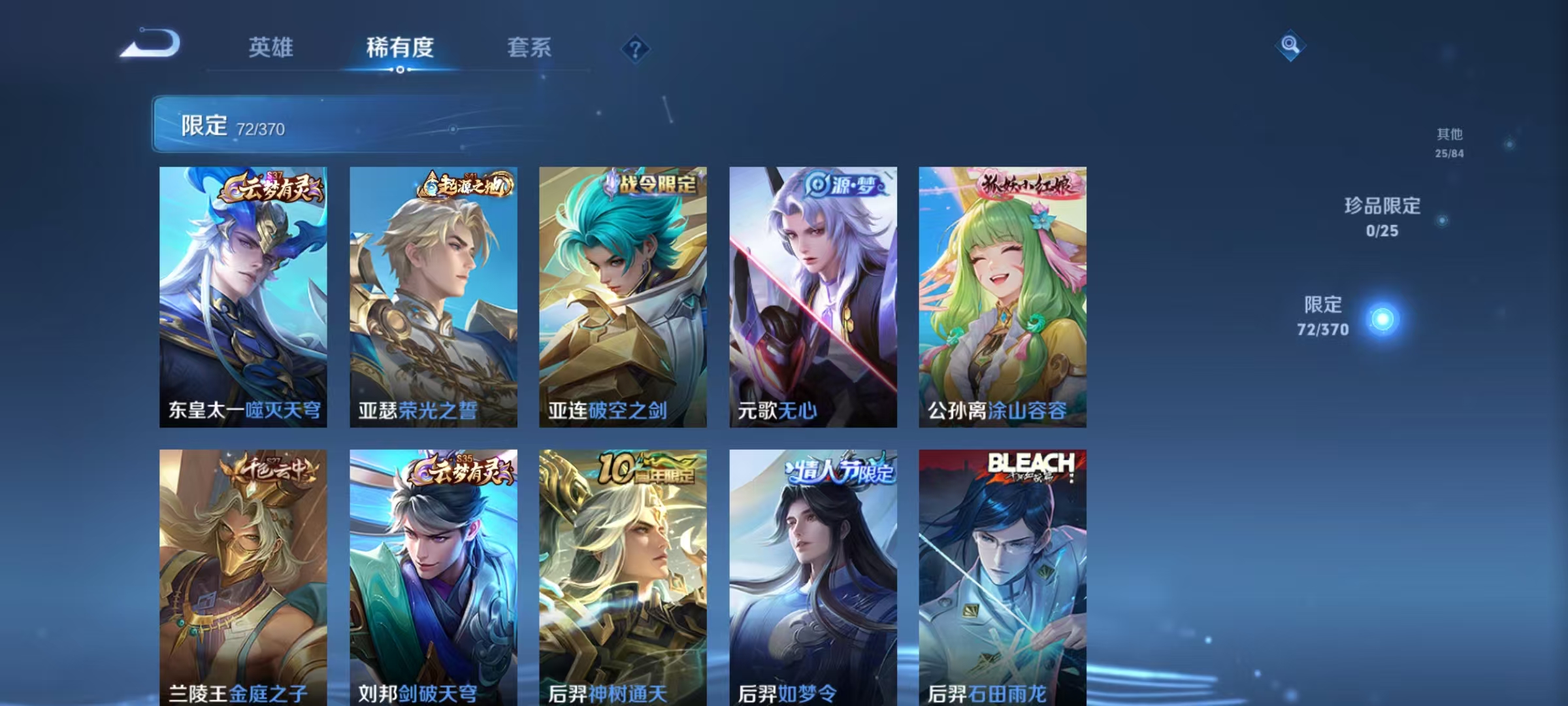Image resolution: width=1568 pixels, height=706 pixels.
Task: Open the 套系 tab
Action: [529, 47]
